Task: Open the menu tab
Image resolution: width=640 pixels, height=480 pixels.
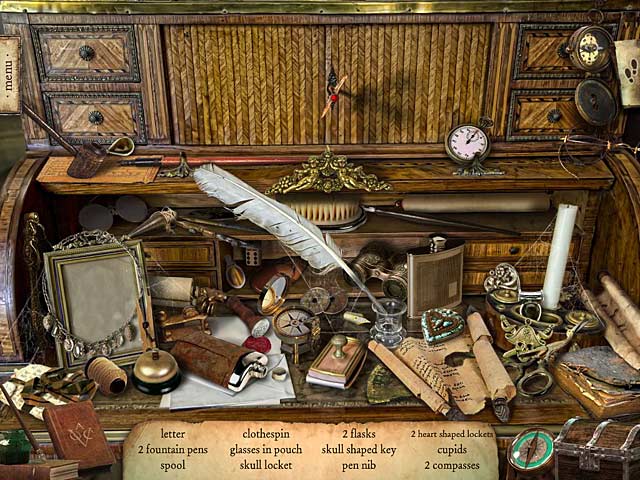Action: 10,75
